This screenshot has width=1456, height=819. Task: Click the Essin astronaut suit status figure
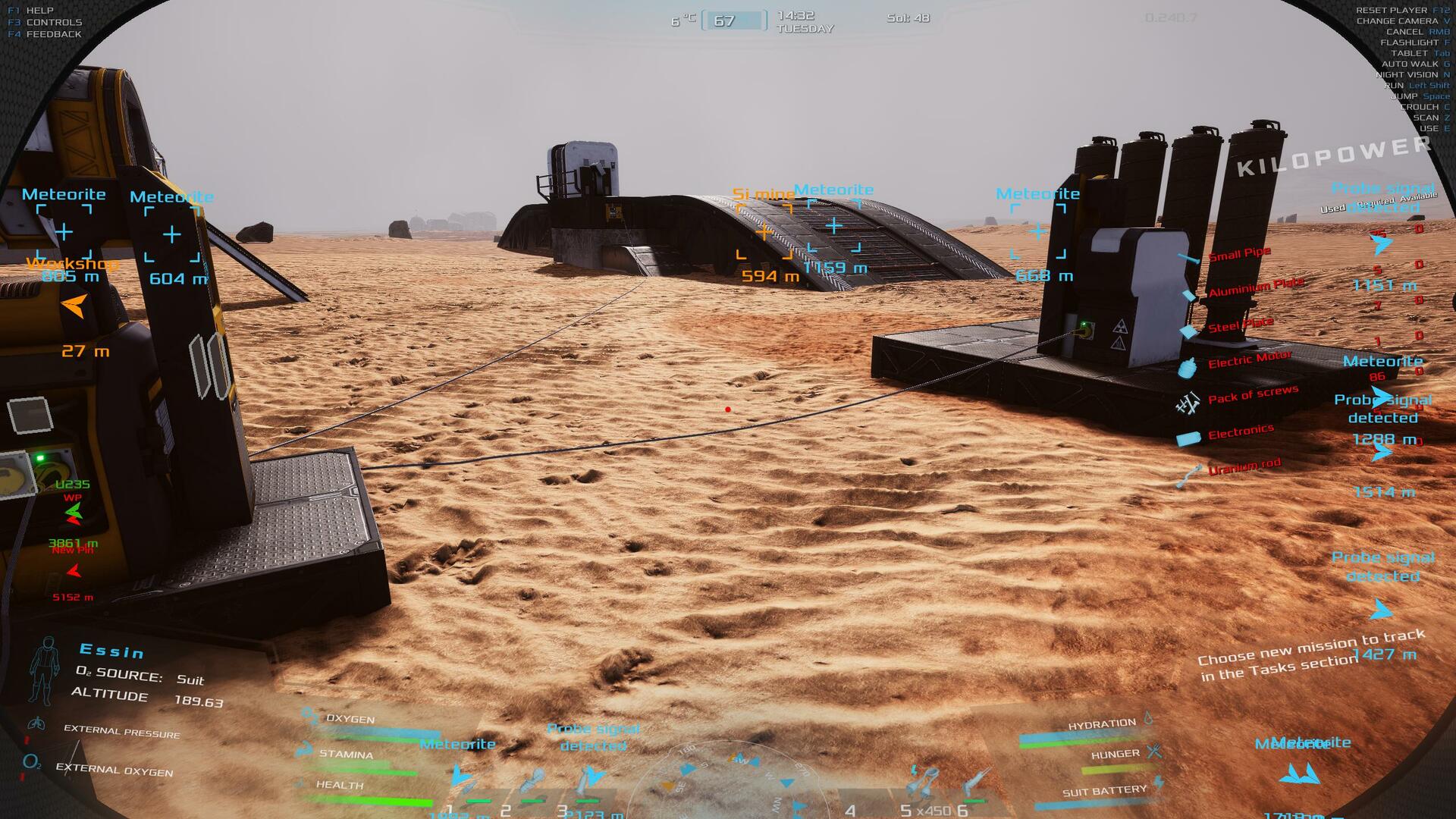(44, 671)
